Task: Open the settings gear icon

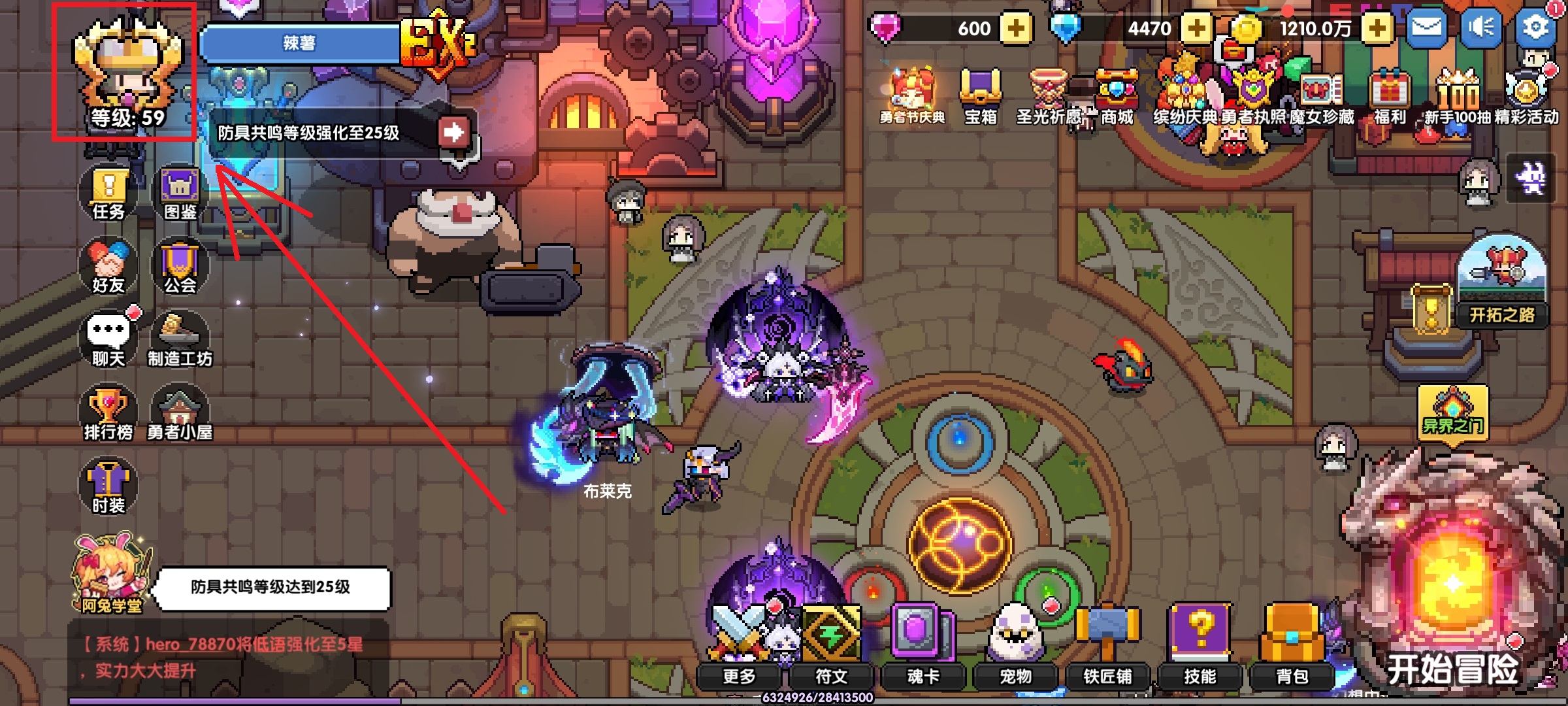Action: click(1535, 27)
